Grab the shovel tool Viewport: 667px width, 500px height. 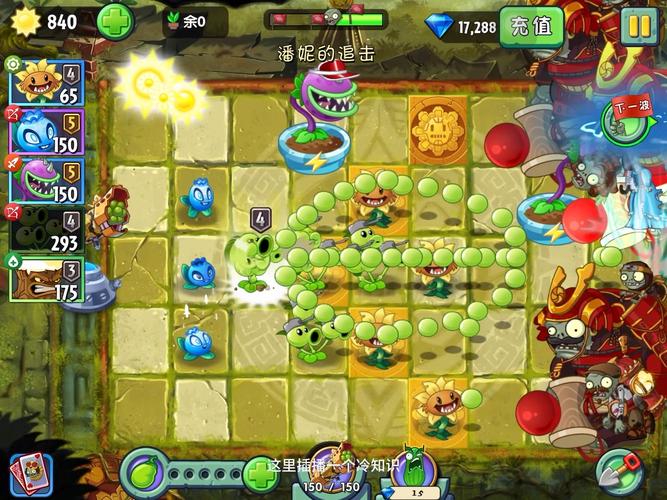(x=619, y=472)
